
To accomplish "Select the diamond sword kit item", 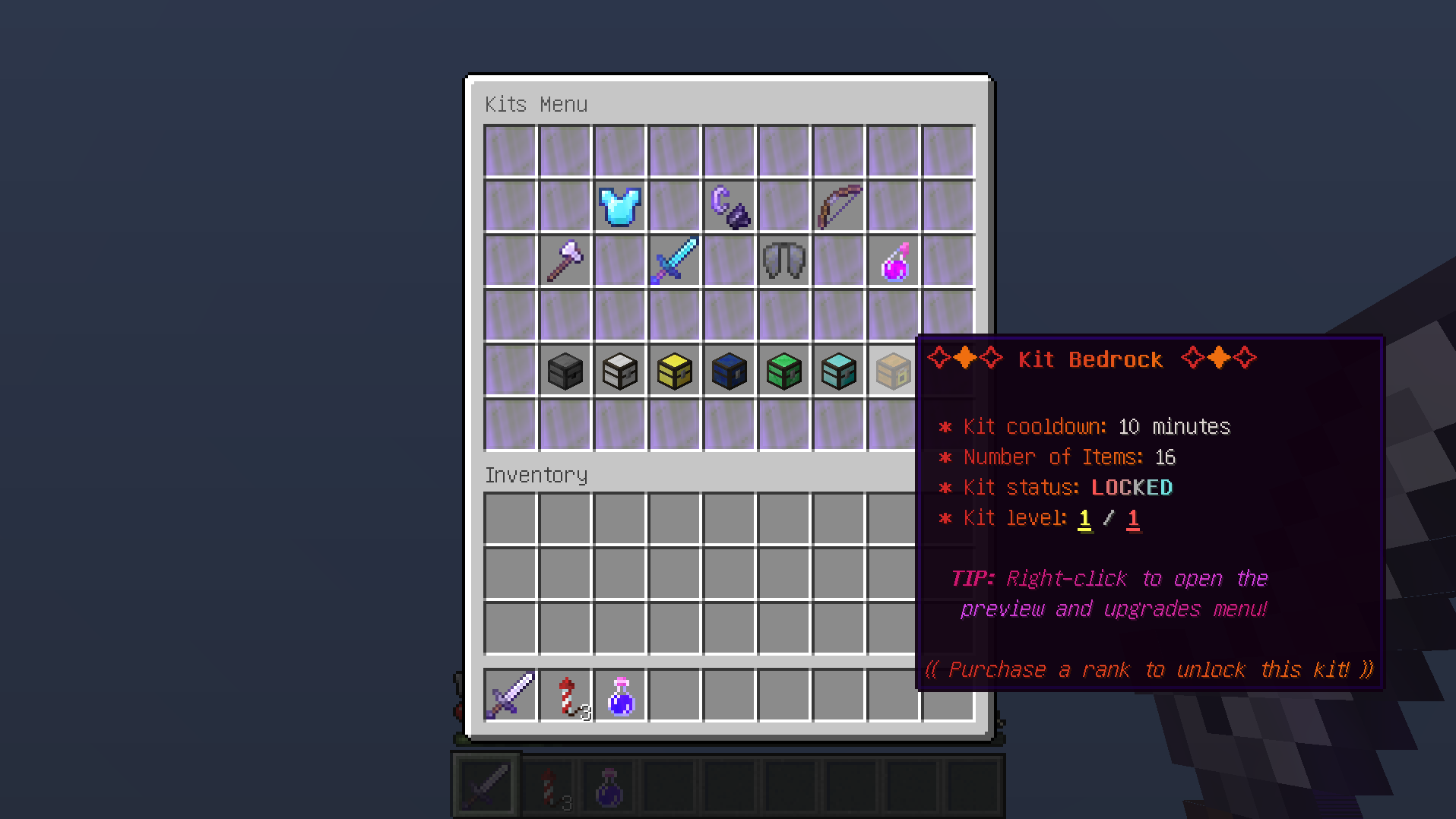I will click(x=674, y=261).
